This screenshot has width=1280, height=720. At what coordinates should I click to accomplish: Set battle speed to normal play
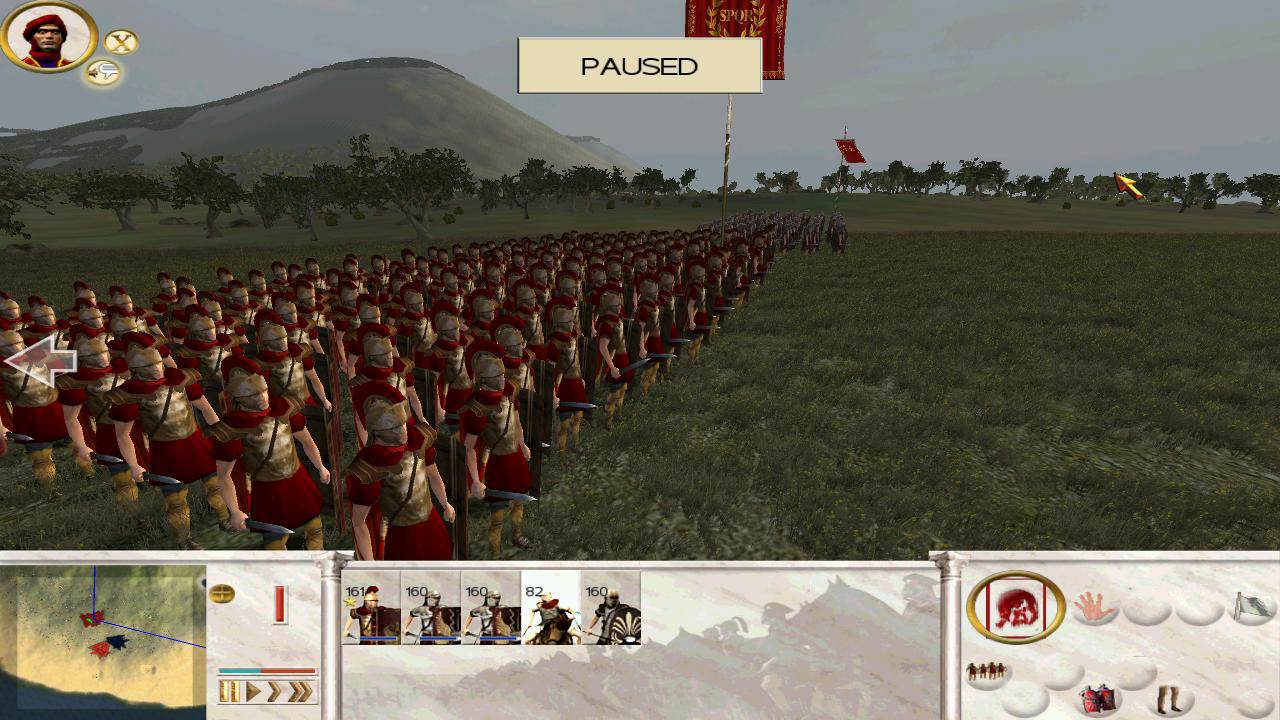(253, 691)
